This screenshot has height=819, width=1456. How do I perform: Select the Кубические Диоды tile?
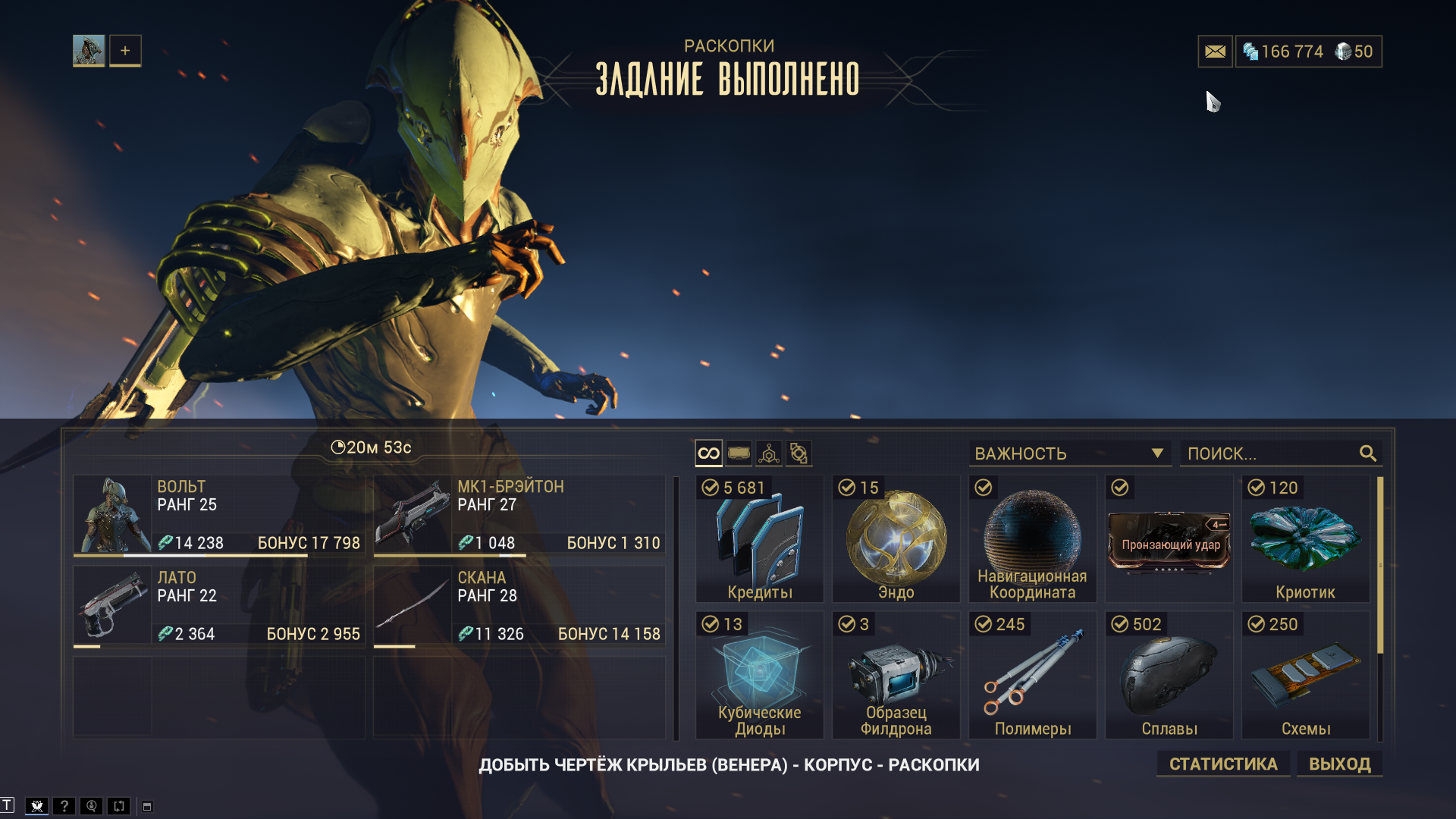click(x=760, y=676)
